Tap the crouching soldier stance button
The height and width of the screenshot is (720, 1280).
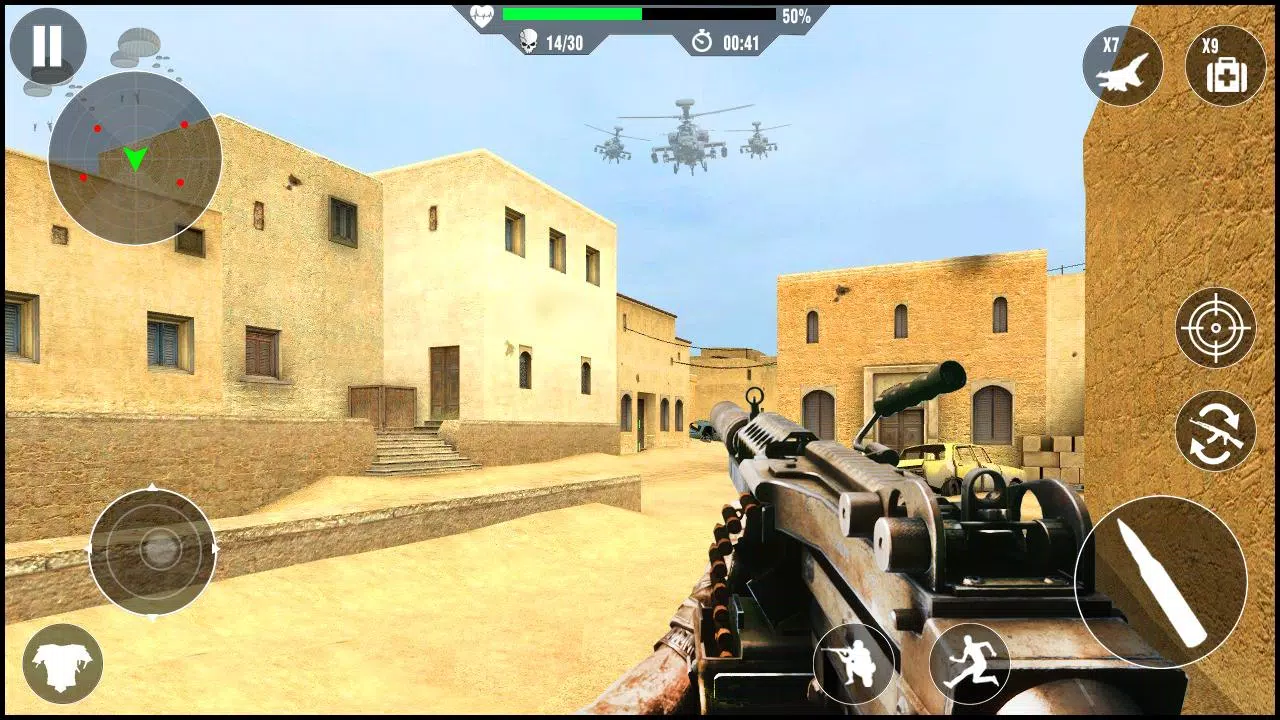click(853, 663)
